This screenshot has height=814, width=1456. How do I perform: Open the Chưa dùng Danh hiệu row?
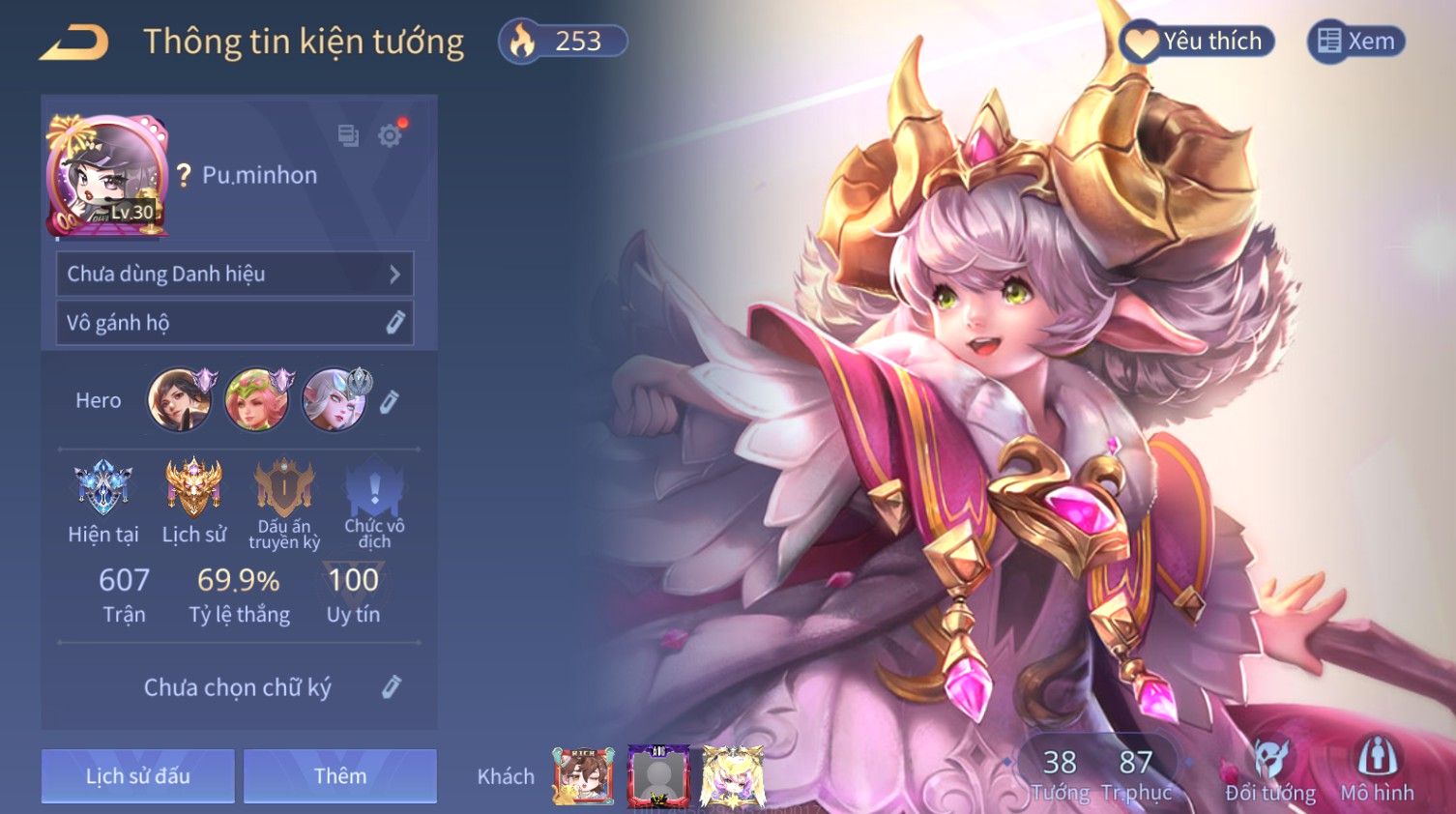tap(235, 274)
